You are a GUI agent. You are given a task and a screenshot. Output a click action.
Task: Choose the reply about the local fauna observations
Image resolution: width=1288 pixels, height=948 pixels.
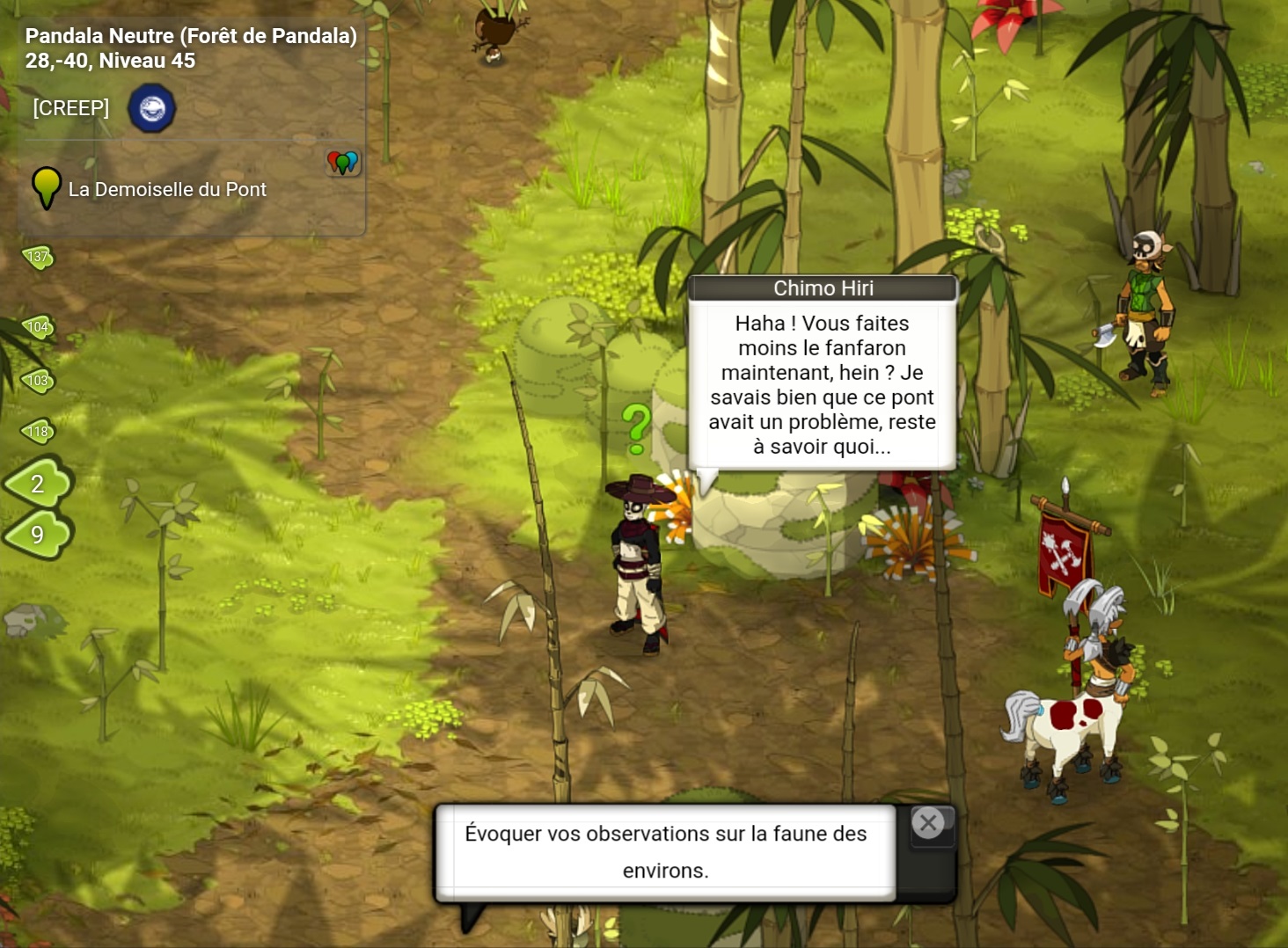click(x=665, y=851)
